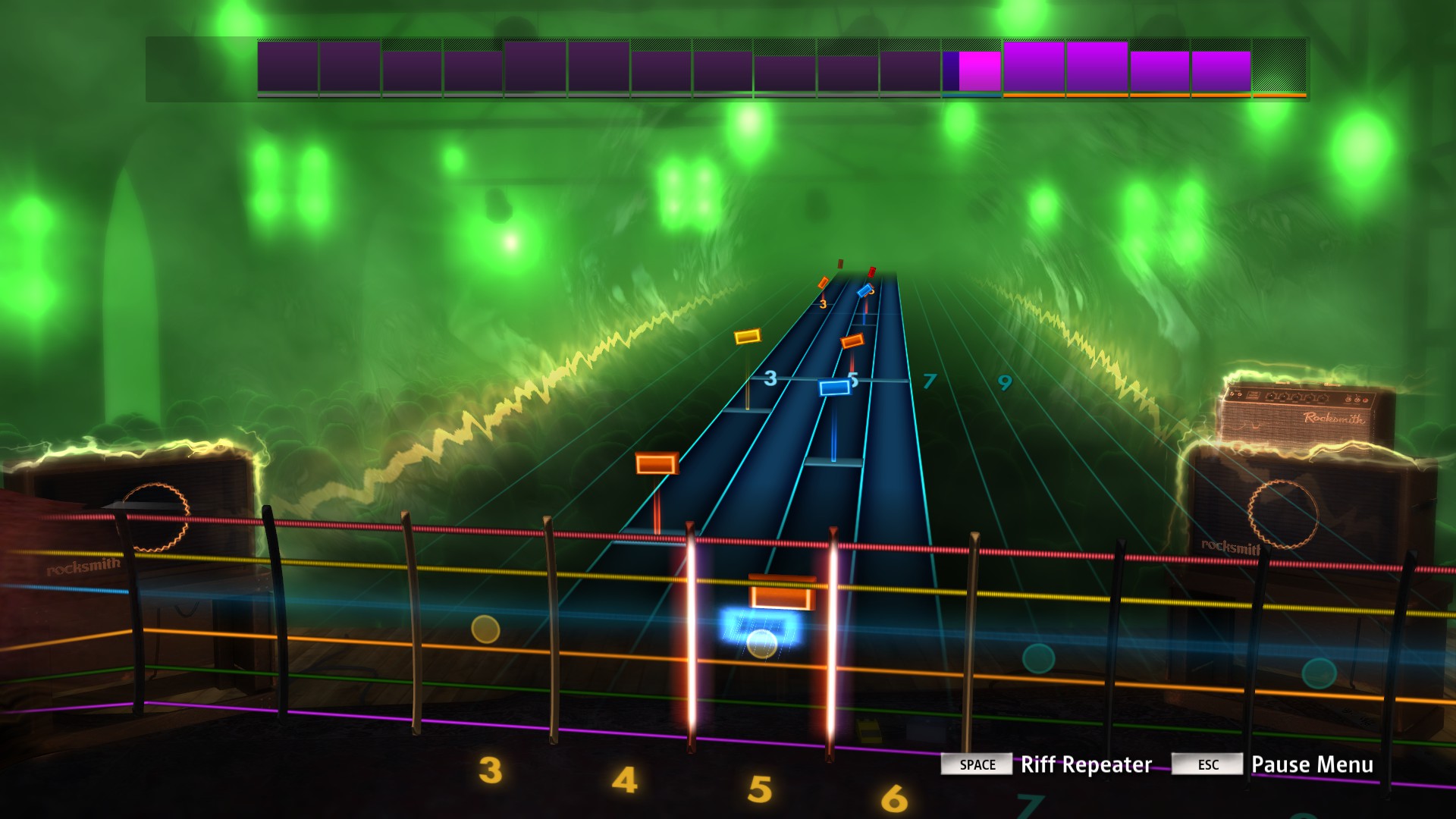The width and height of the screenshot is (1456, 819).
Task: Click the blue sustain note on the highway
Action: coord(834,389)
